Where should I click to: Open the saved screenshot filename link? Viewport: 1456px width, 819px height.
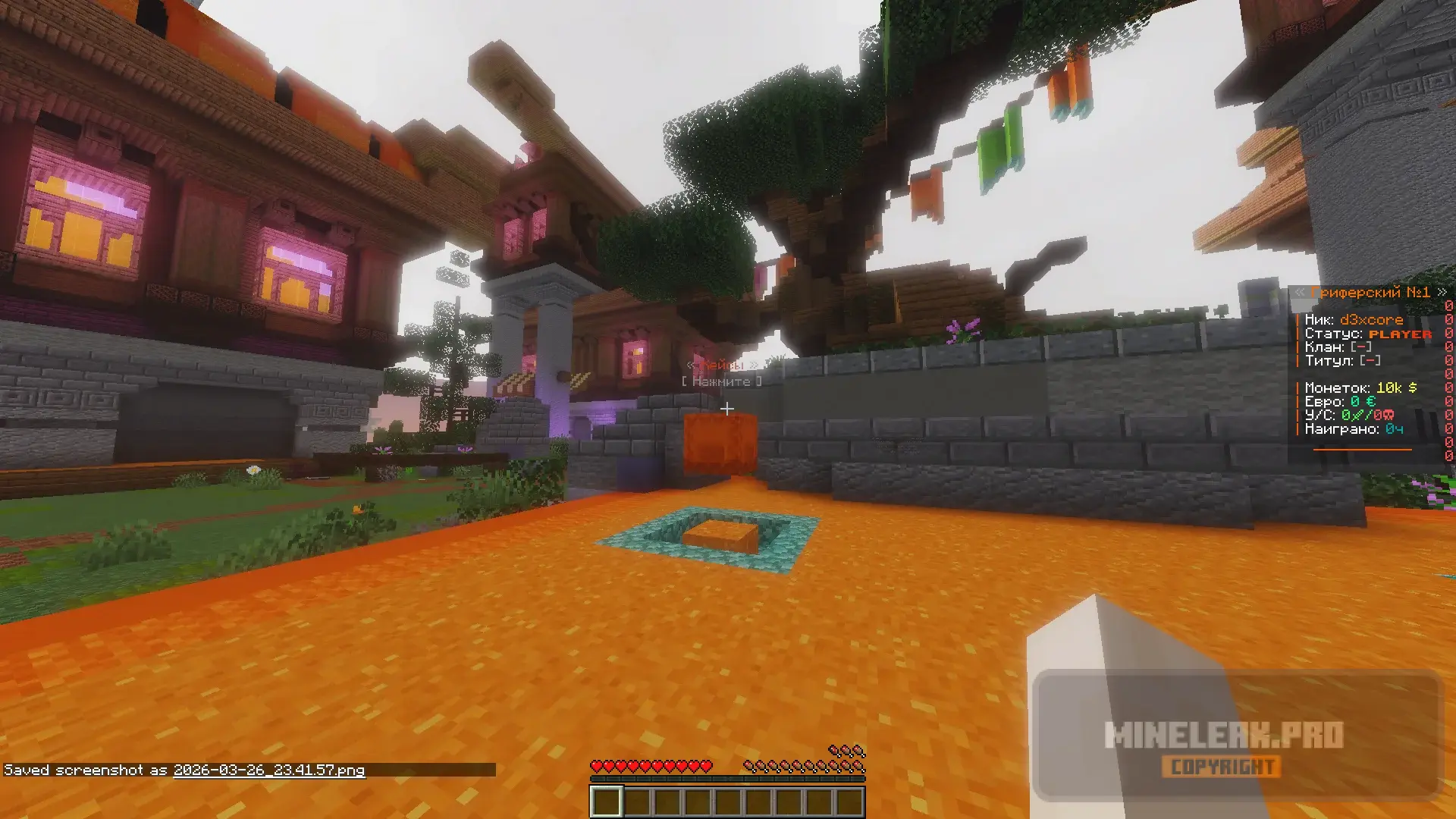268,770
